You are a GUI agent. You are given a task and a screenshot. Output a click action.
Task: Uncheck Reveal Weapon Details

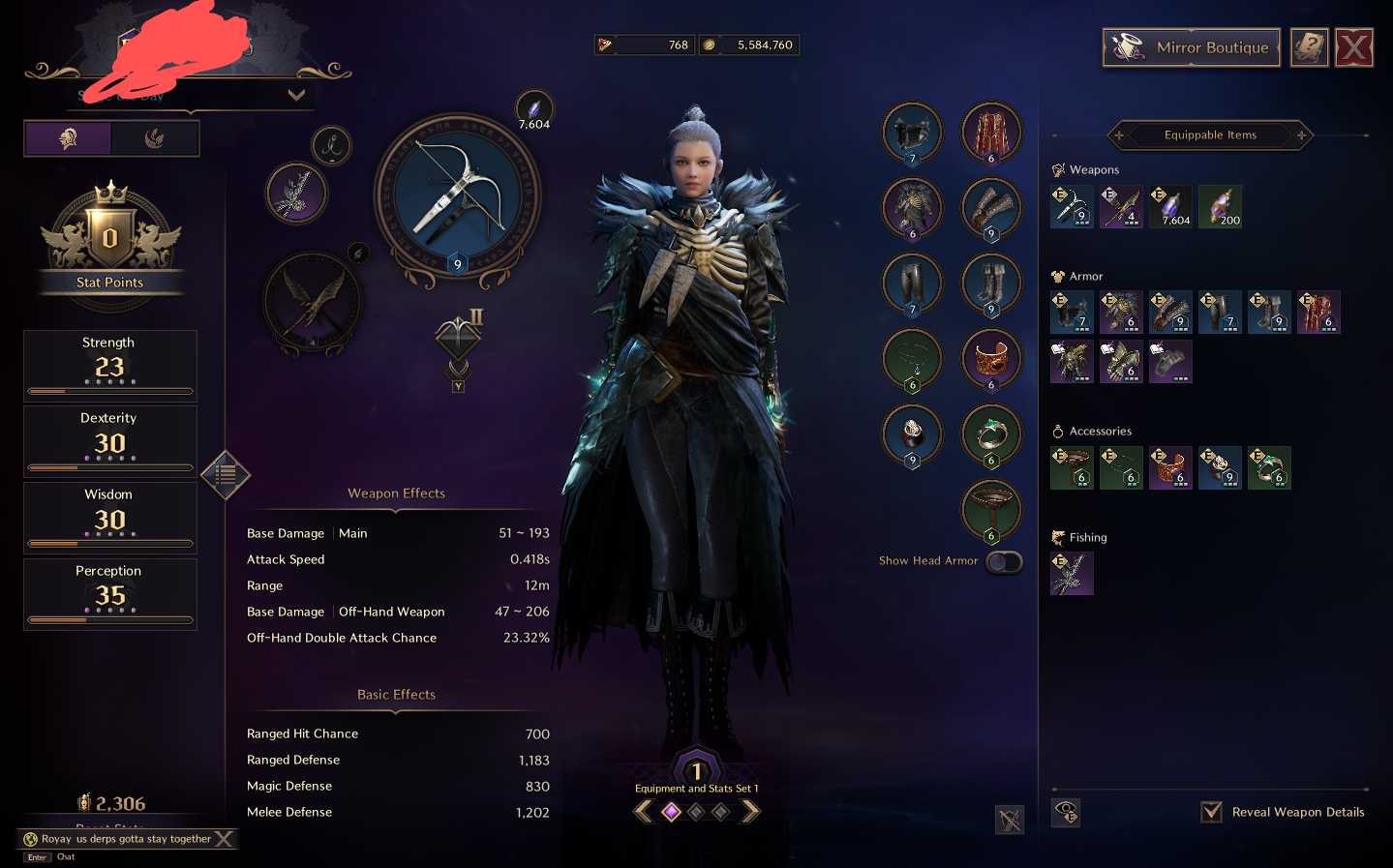coord(1211,812)
